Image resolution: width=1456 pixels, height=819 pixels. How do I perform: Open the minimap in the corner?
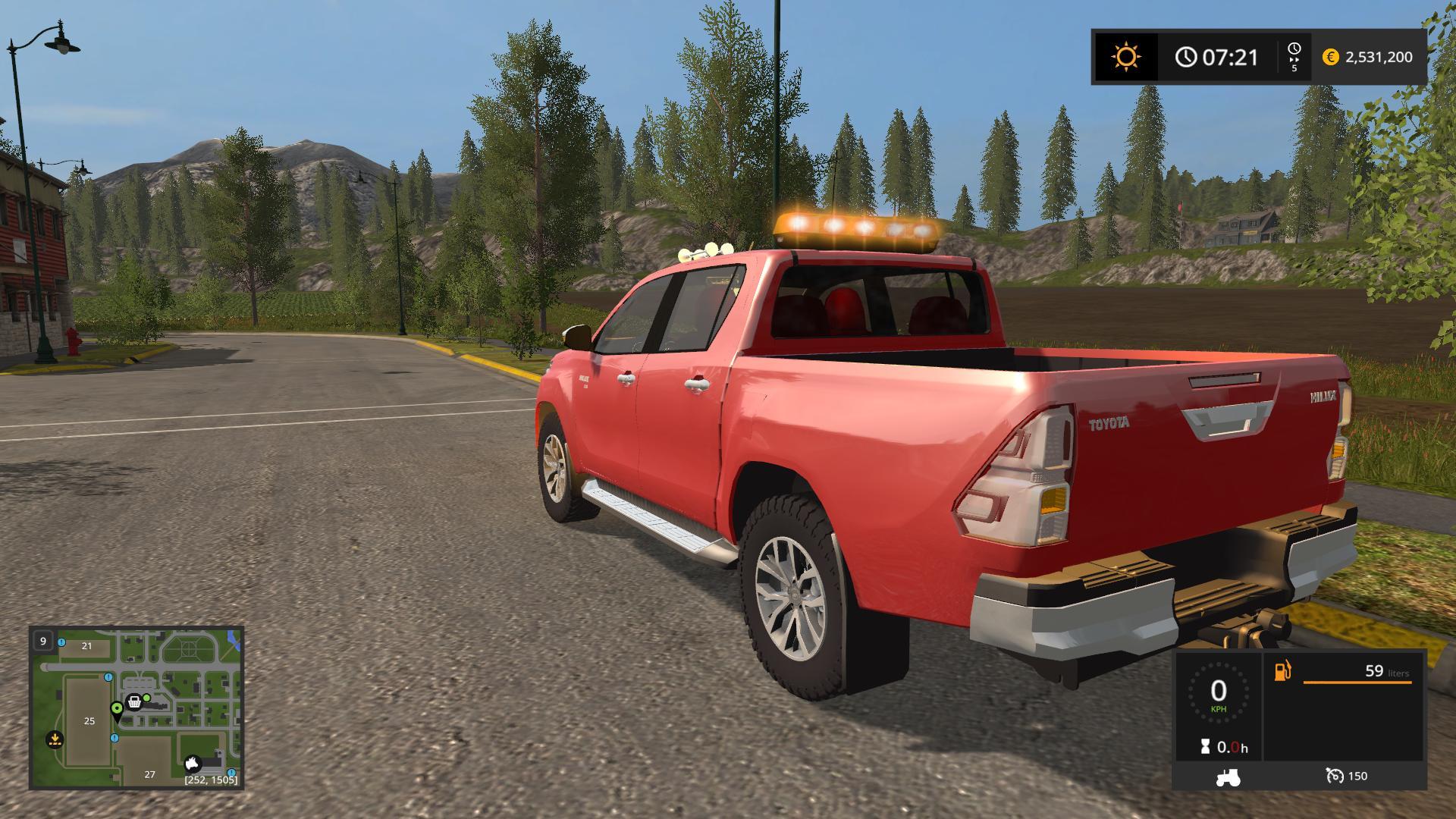coord(136,708)
